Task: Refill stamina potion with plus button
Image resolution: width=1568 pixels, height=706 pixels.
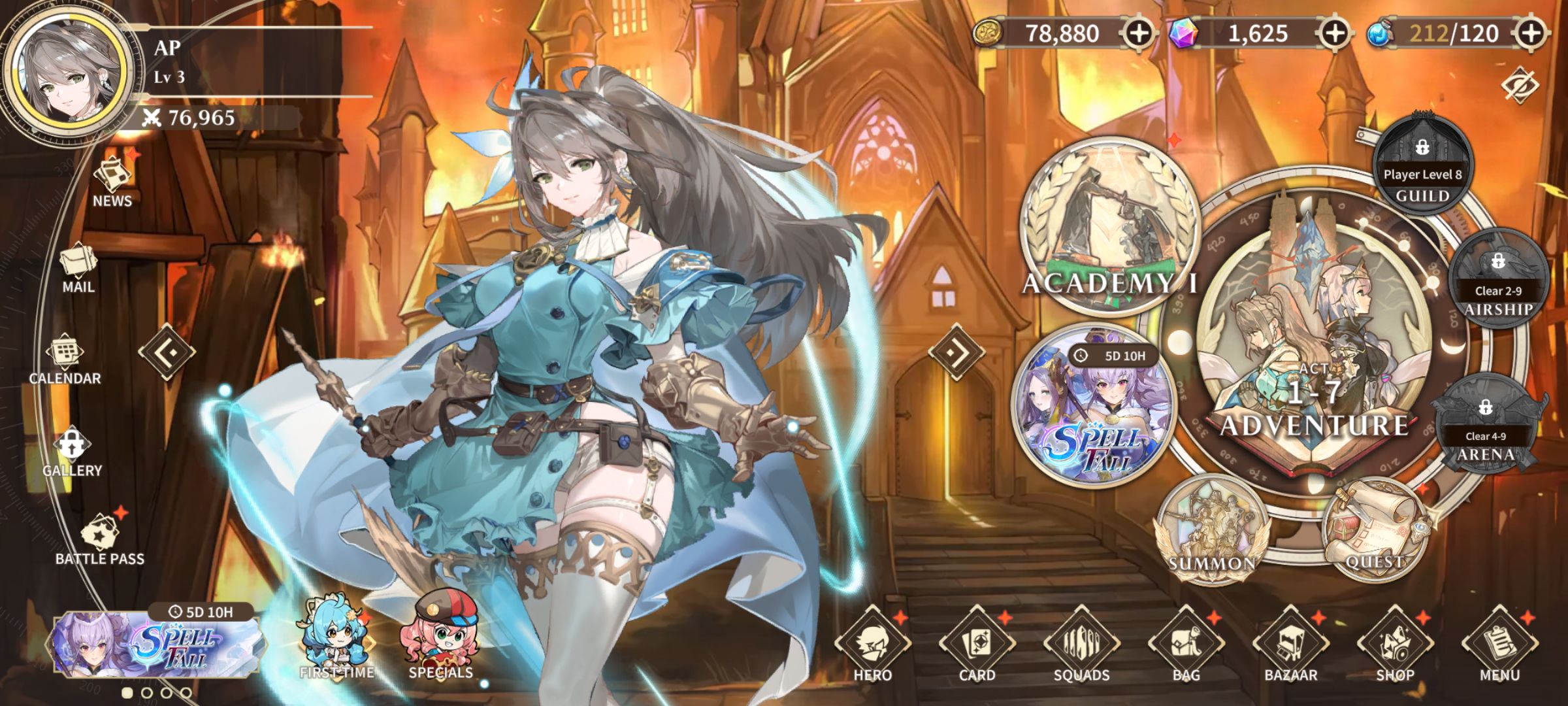Action: pos(1531,33)
